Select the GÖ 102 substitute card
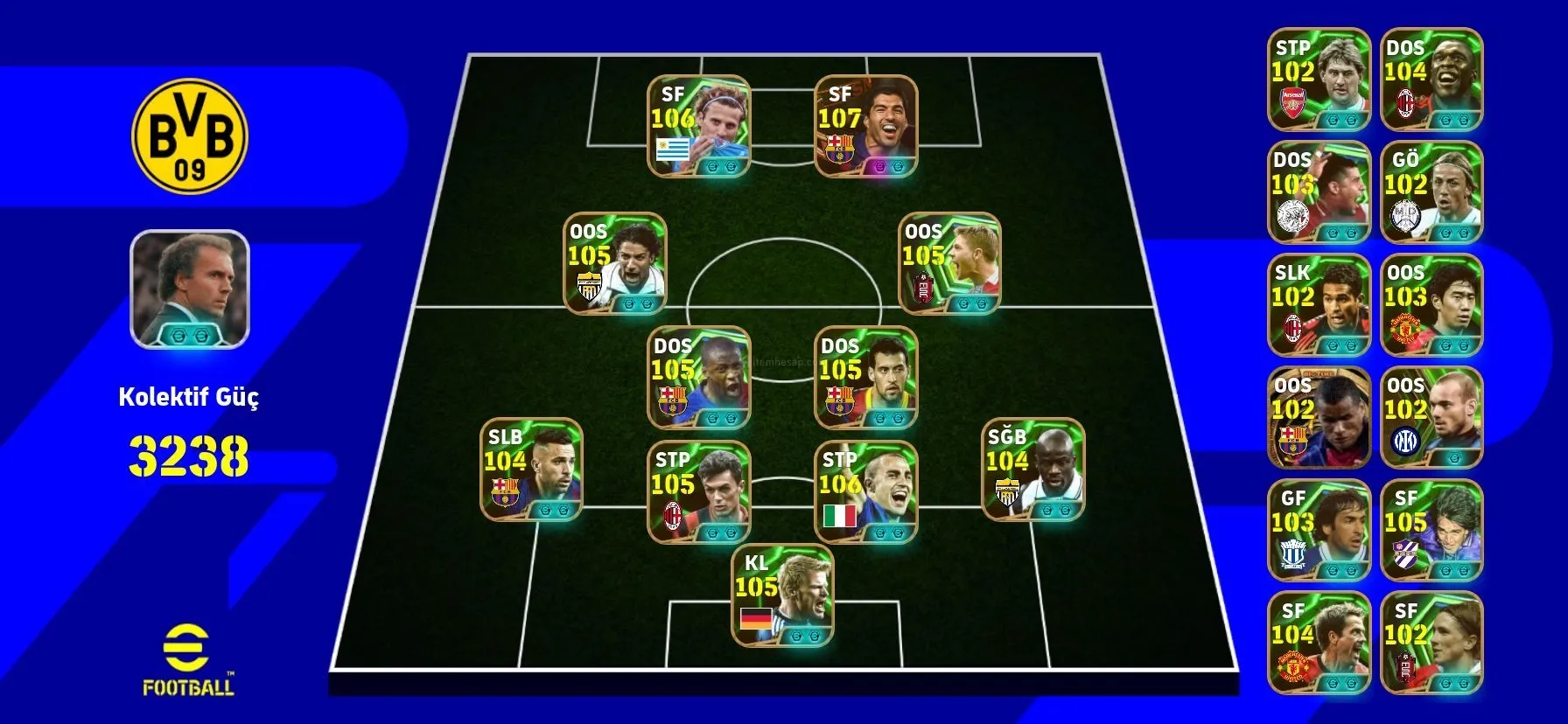The image size is (1568, 724). pos(1431,192)
